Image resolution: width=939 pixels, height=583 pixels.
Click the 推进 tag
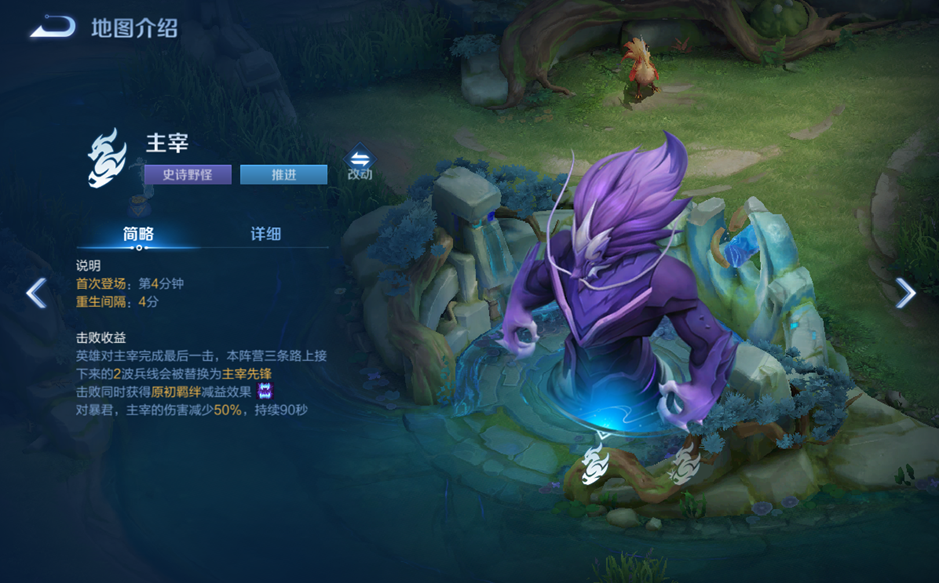pos(283,175)
